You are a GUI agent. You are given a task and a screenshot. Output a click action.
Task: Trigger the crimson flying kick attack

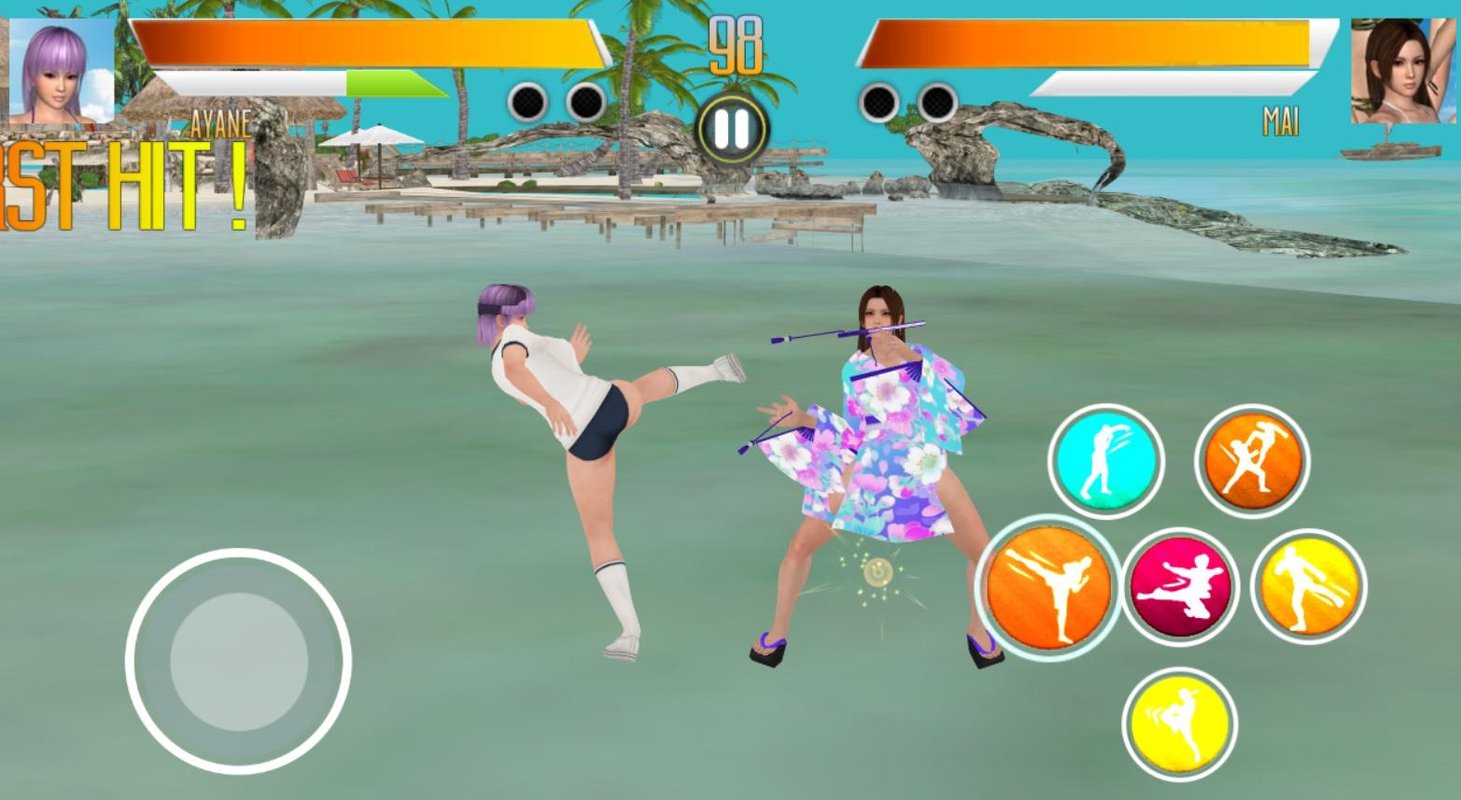click(x=1180, y=587)
